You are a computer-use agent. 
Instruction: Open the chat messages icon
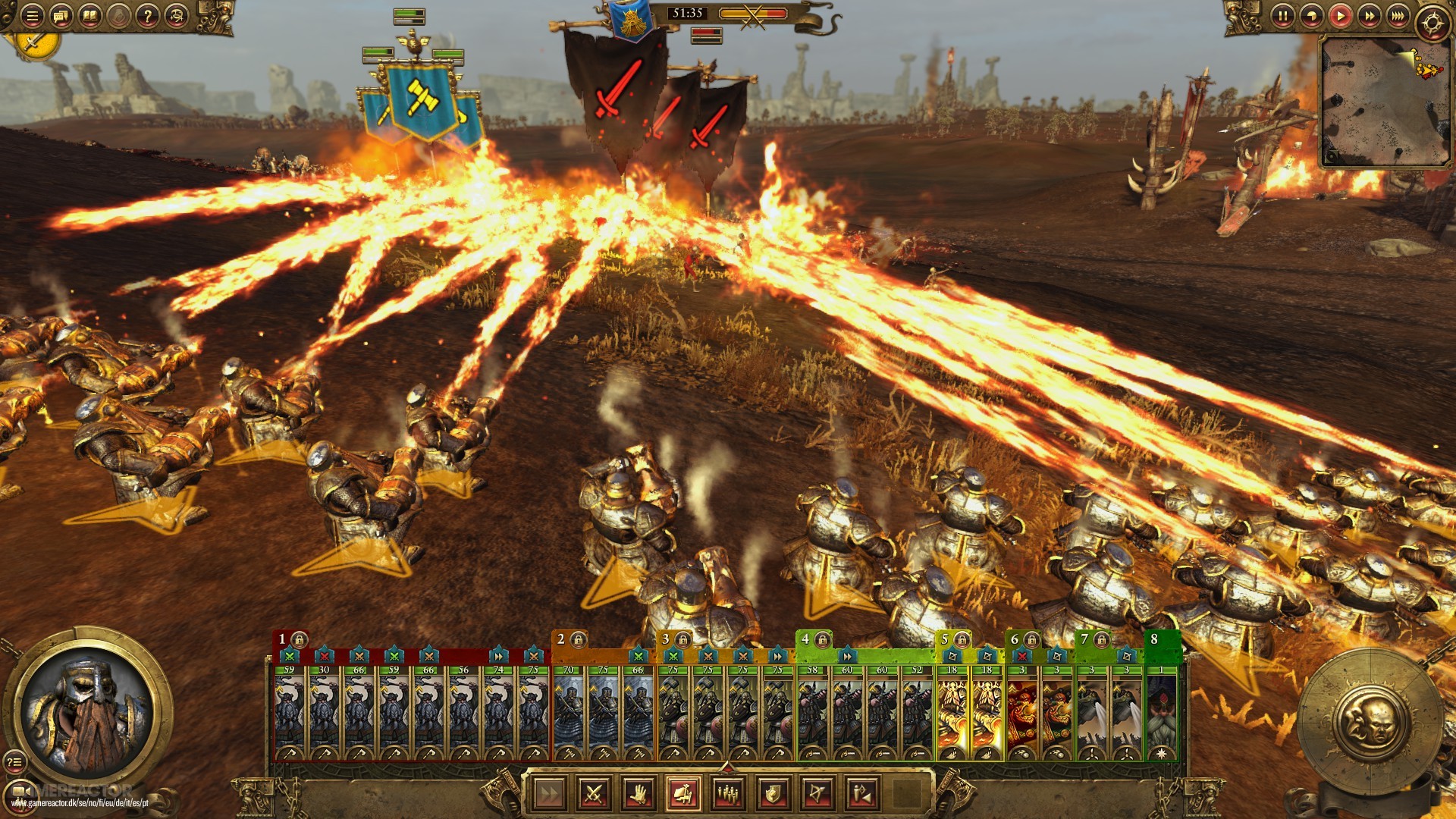[61, 16]
